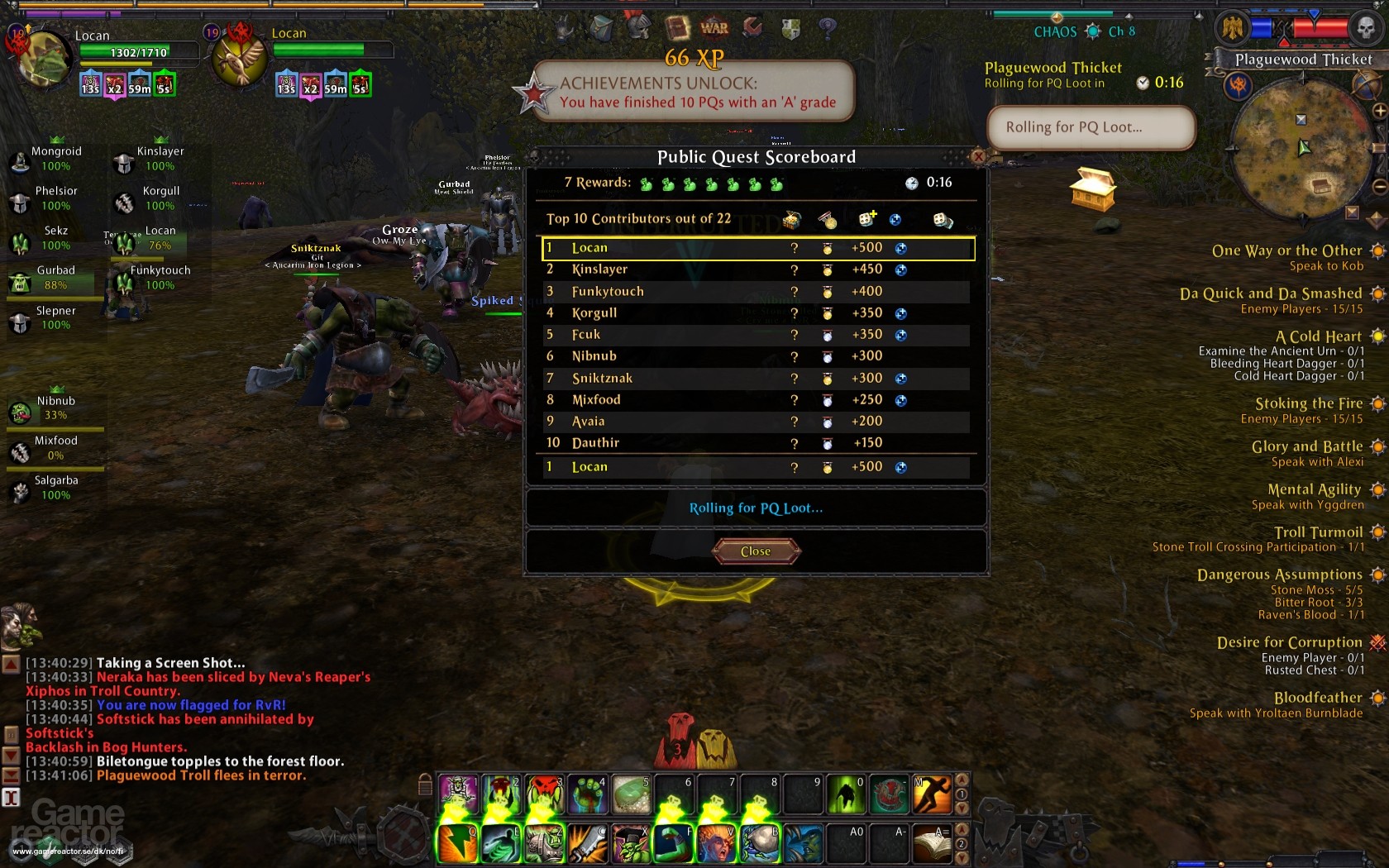Viewport: 1389px width, 868px height.
Task: Toggle the Troll Turmoil quest marker
Action: [1377, 533]
